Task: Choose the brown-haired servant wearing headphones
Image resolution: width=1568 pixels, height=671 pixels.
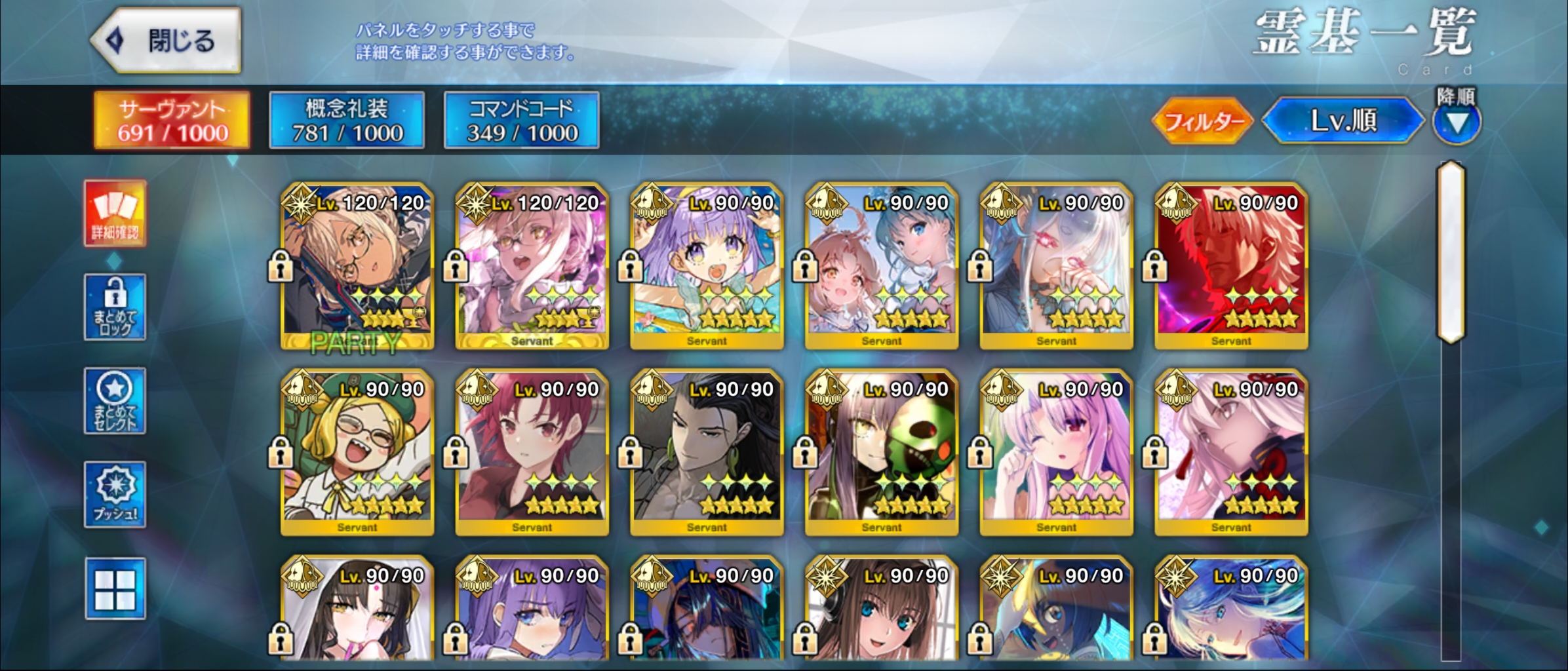Action: 882,613
